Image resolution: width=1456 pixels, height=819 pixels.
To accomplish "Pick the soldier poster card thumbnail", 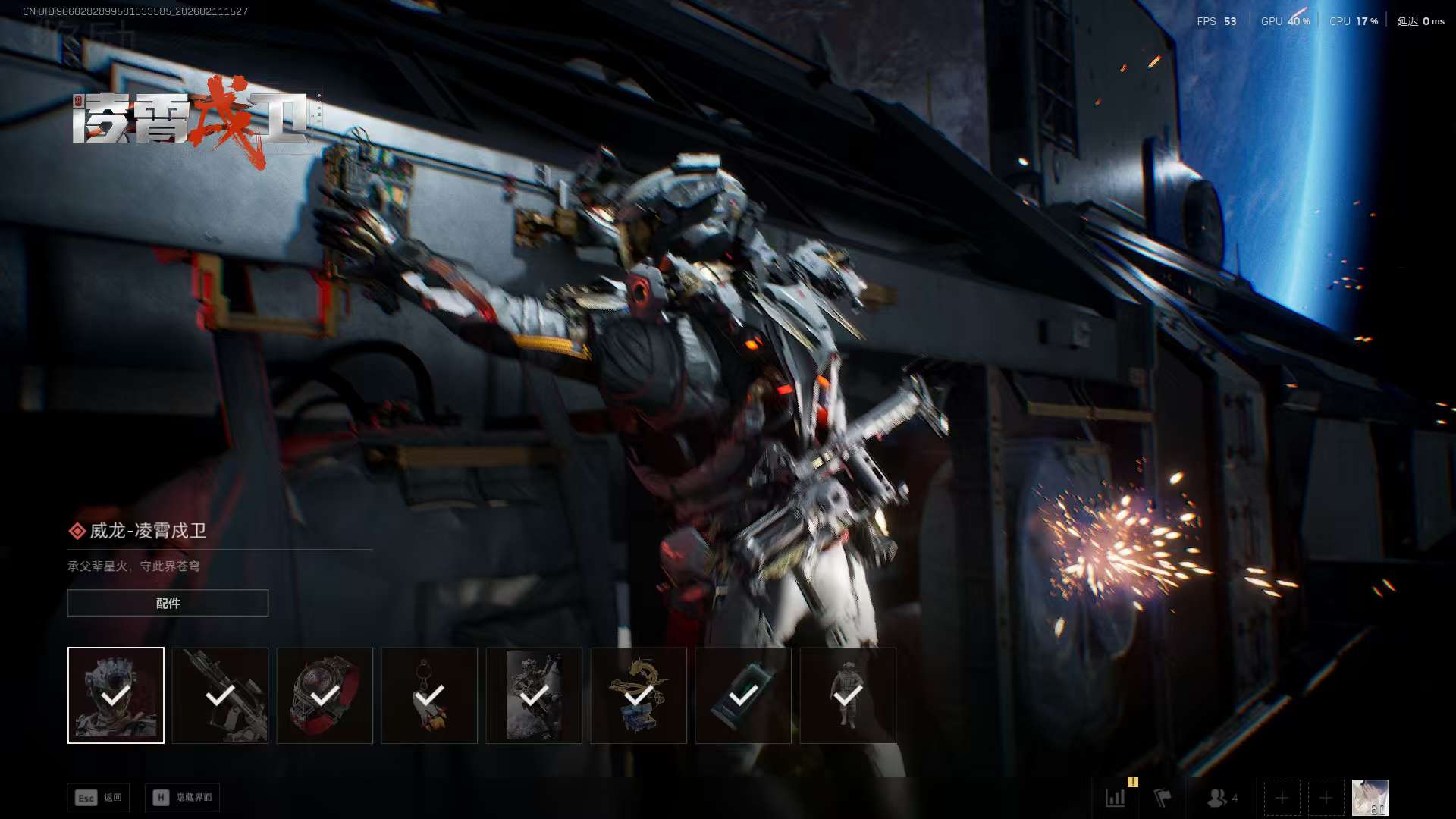I will pyautogui.click(x=534, y=695).
